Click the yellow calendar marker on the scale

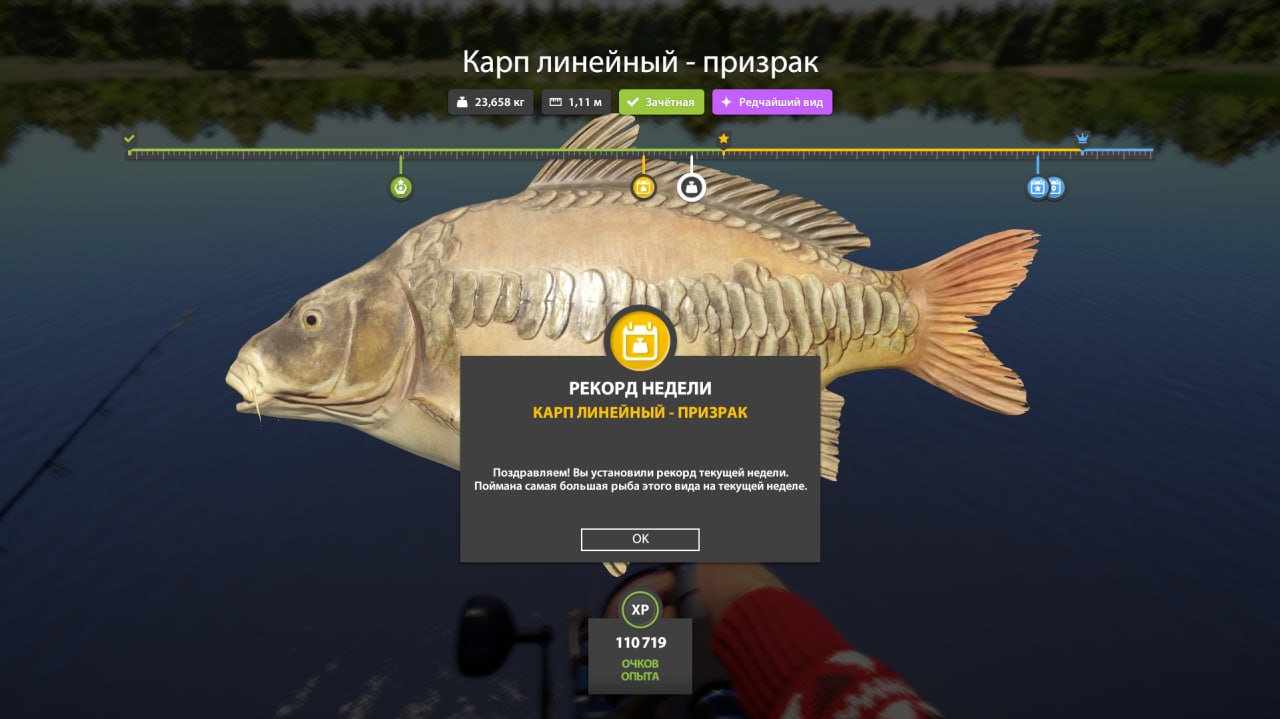tap(643, 187)
